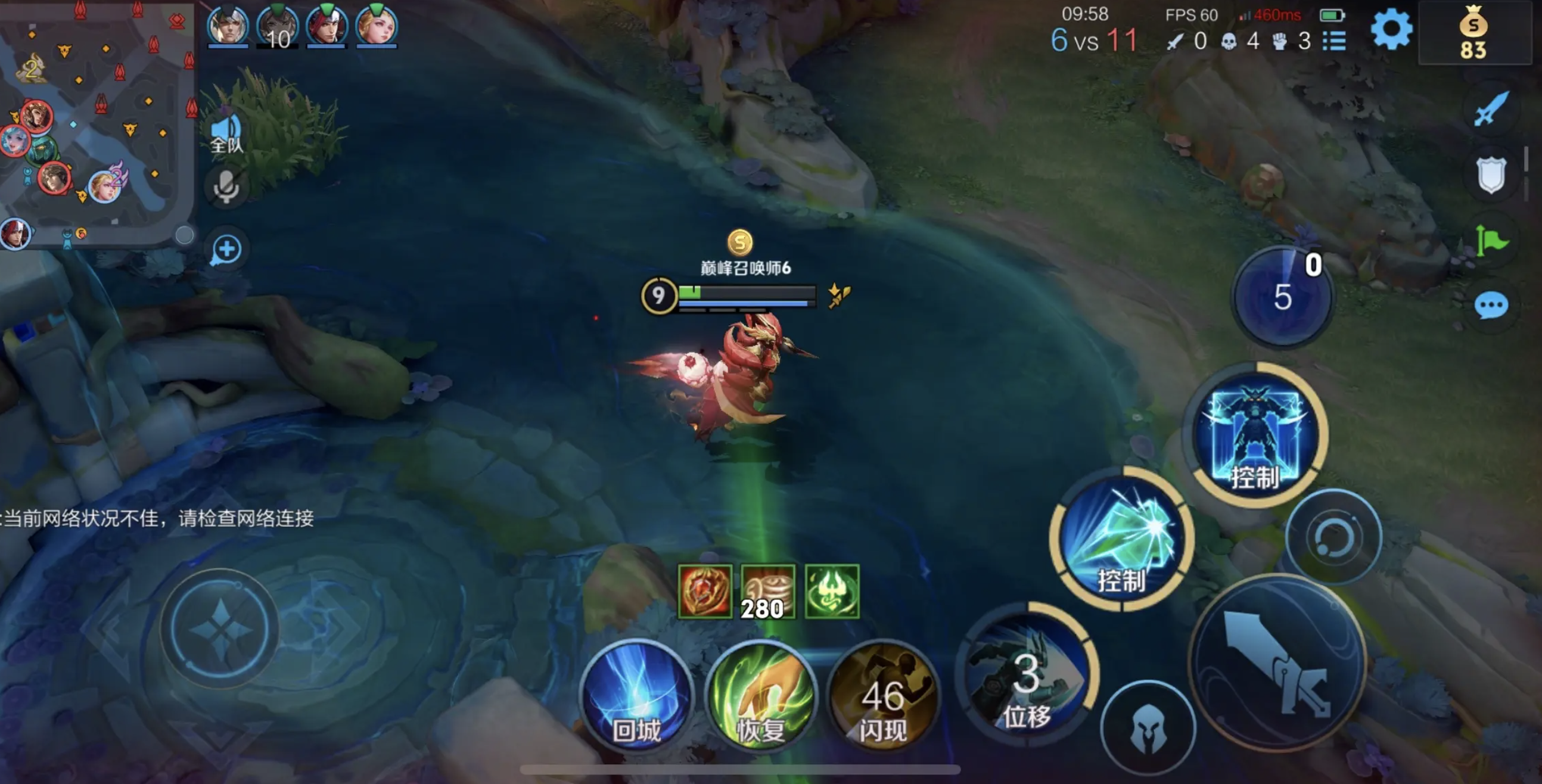Tap the helmet target-hero button
This screenshot has height=784, width=1542.
[1148, 727]
